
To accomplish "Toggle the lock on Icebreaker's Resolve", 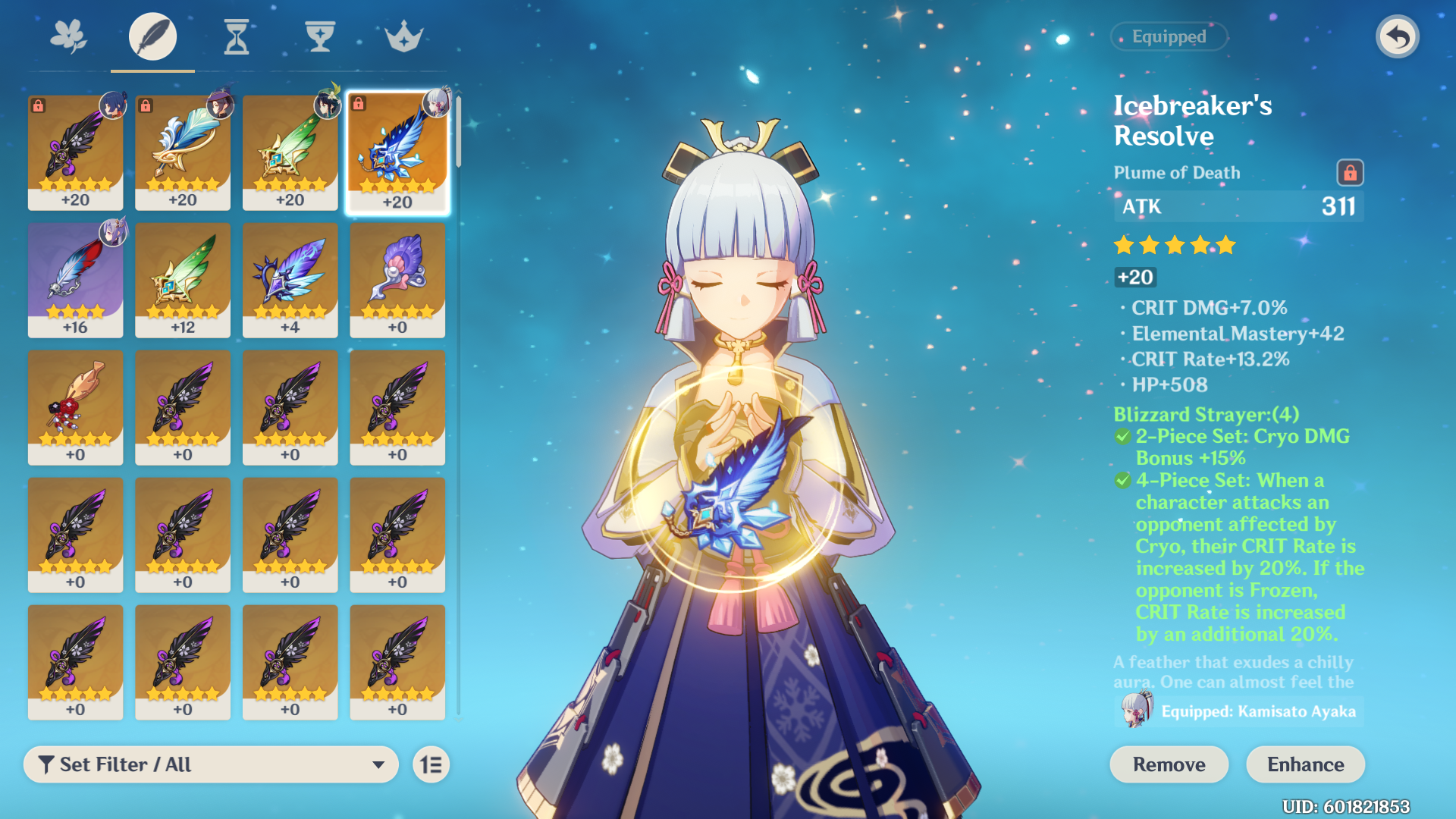I will click(1350, 173).
